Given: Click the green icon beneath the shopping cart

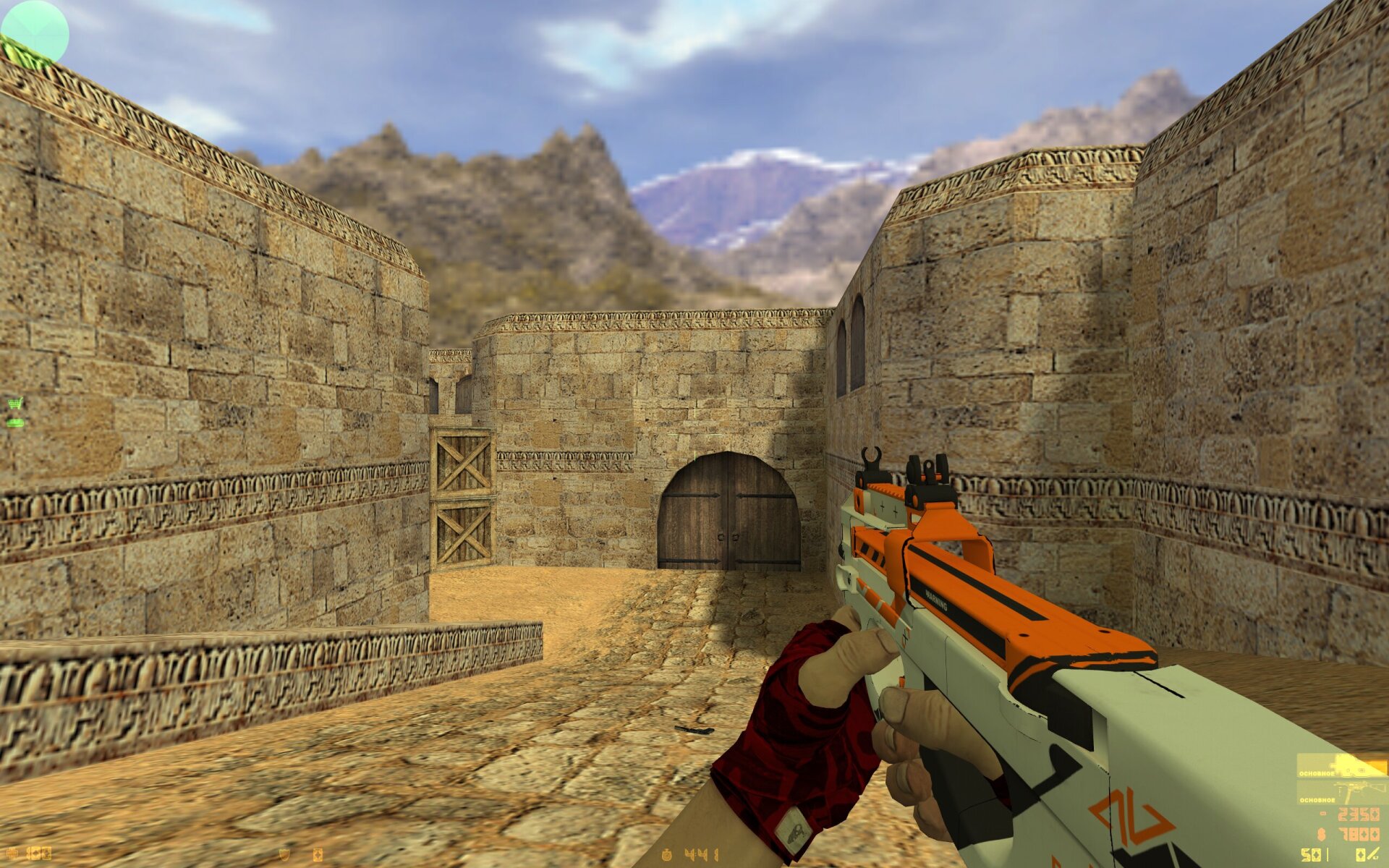Looking at the screenshot, I should (15, 421).
